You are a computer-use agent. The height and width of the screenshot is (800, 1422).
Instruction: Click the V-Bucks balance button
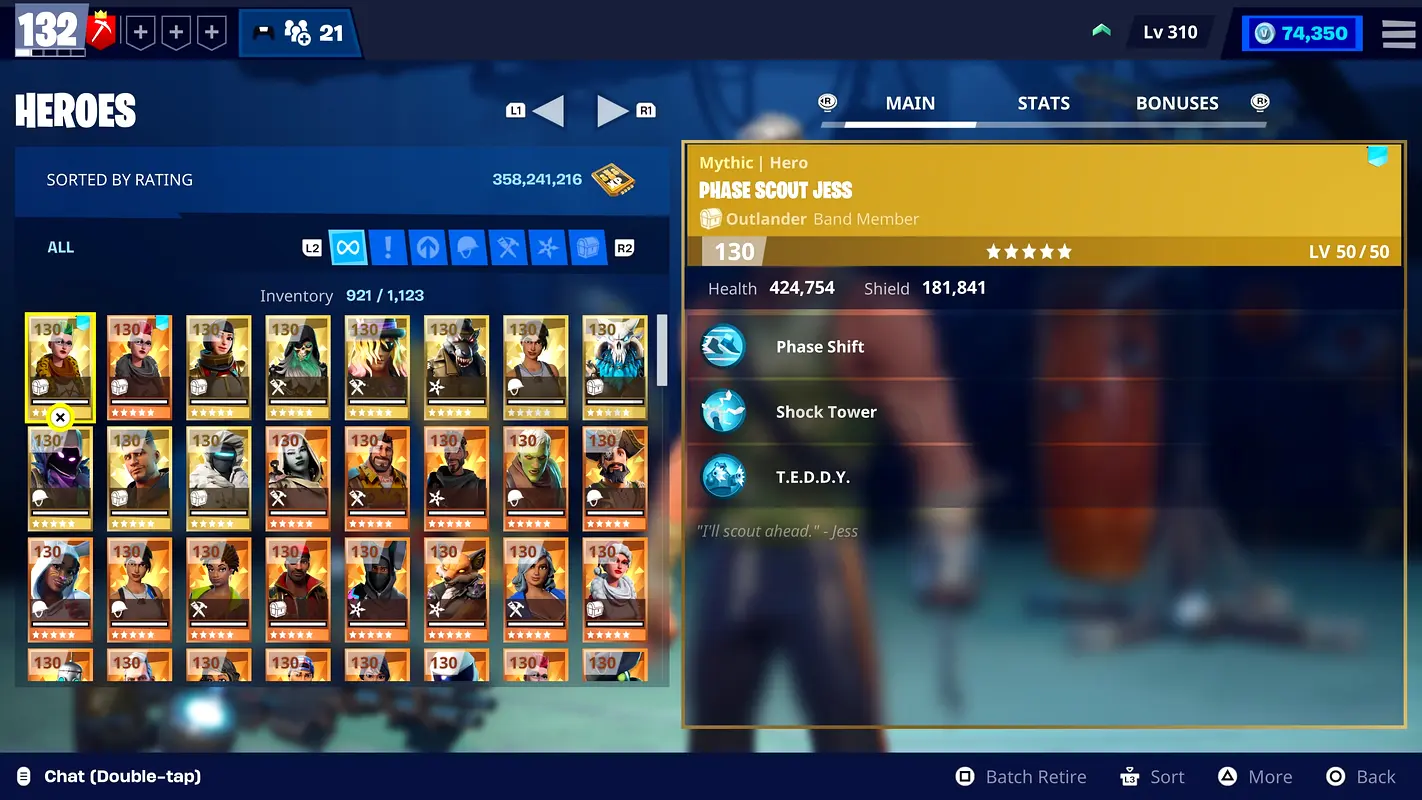1302,33
